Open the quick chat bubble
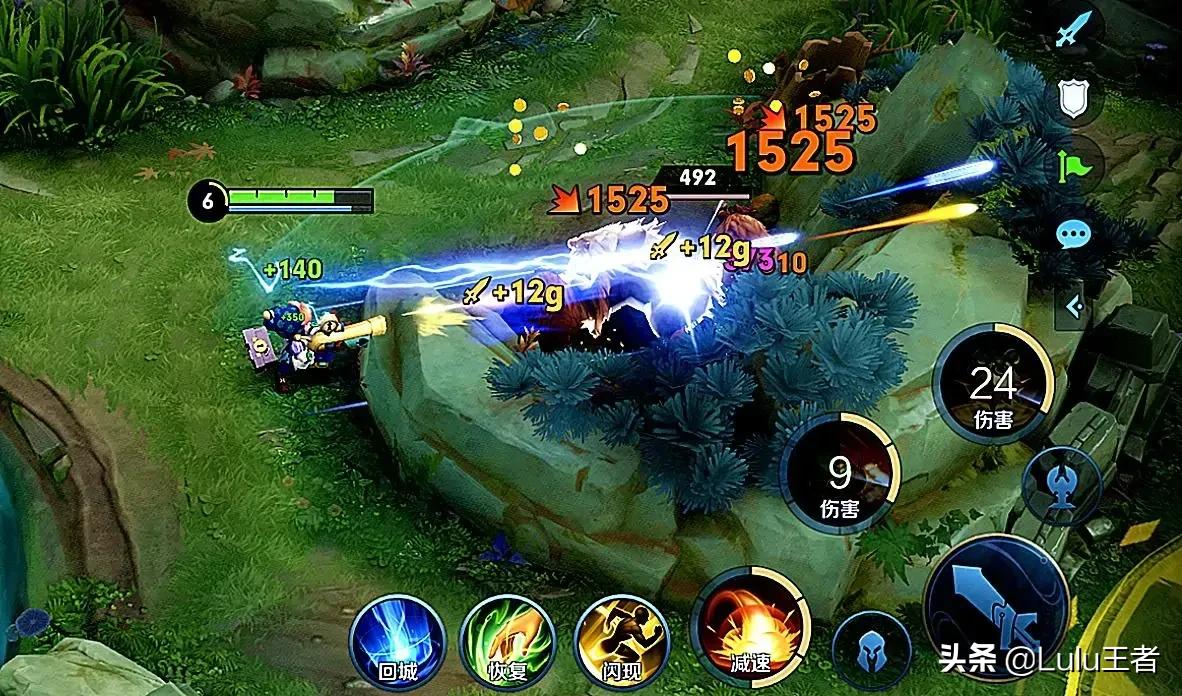Viewport: 1182px width, 696px height. 1073,235
